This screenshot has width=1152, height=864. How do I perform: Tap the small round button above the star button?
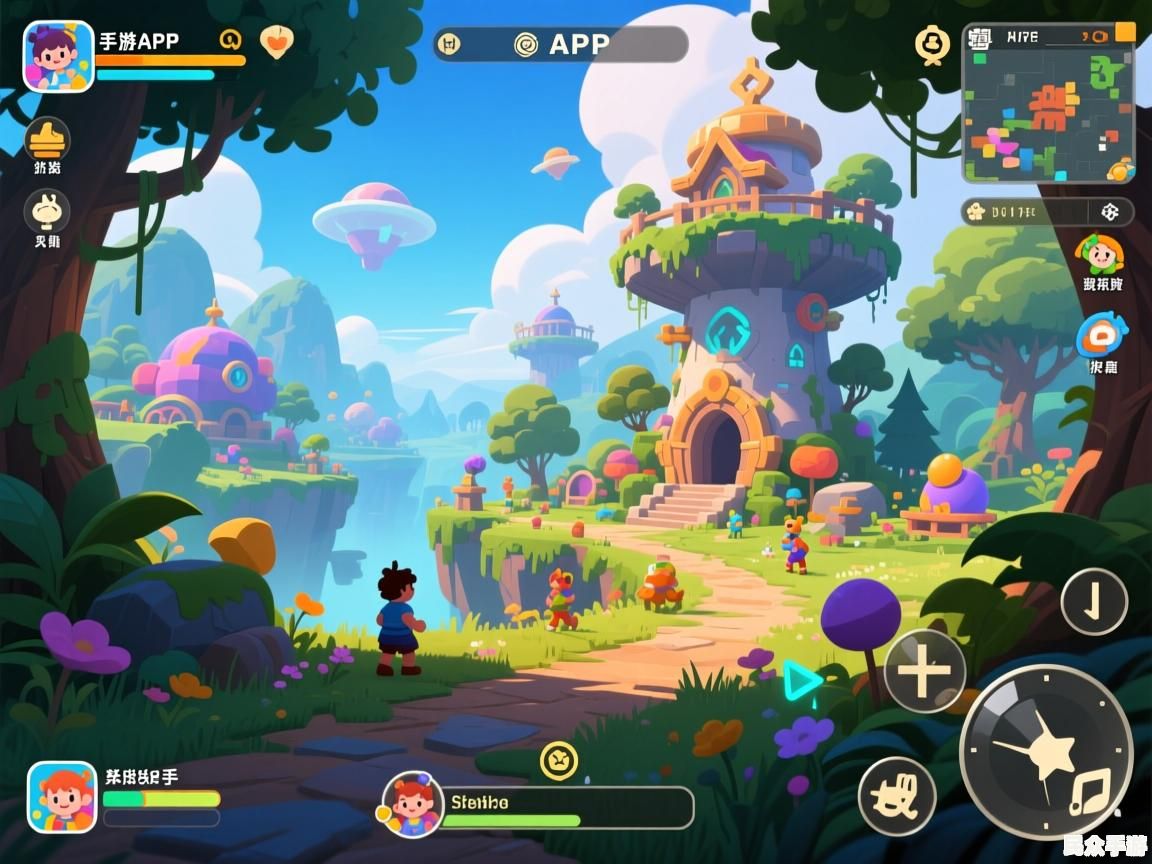point(1094,602)
